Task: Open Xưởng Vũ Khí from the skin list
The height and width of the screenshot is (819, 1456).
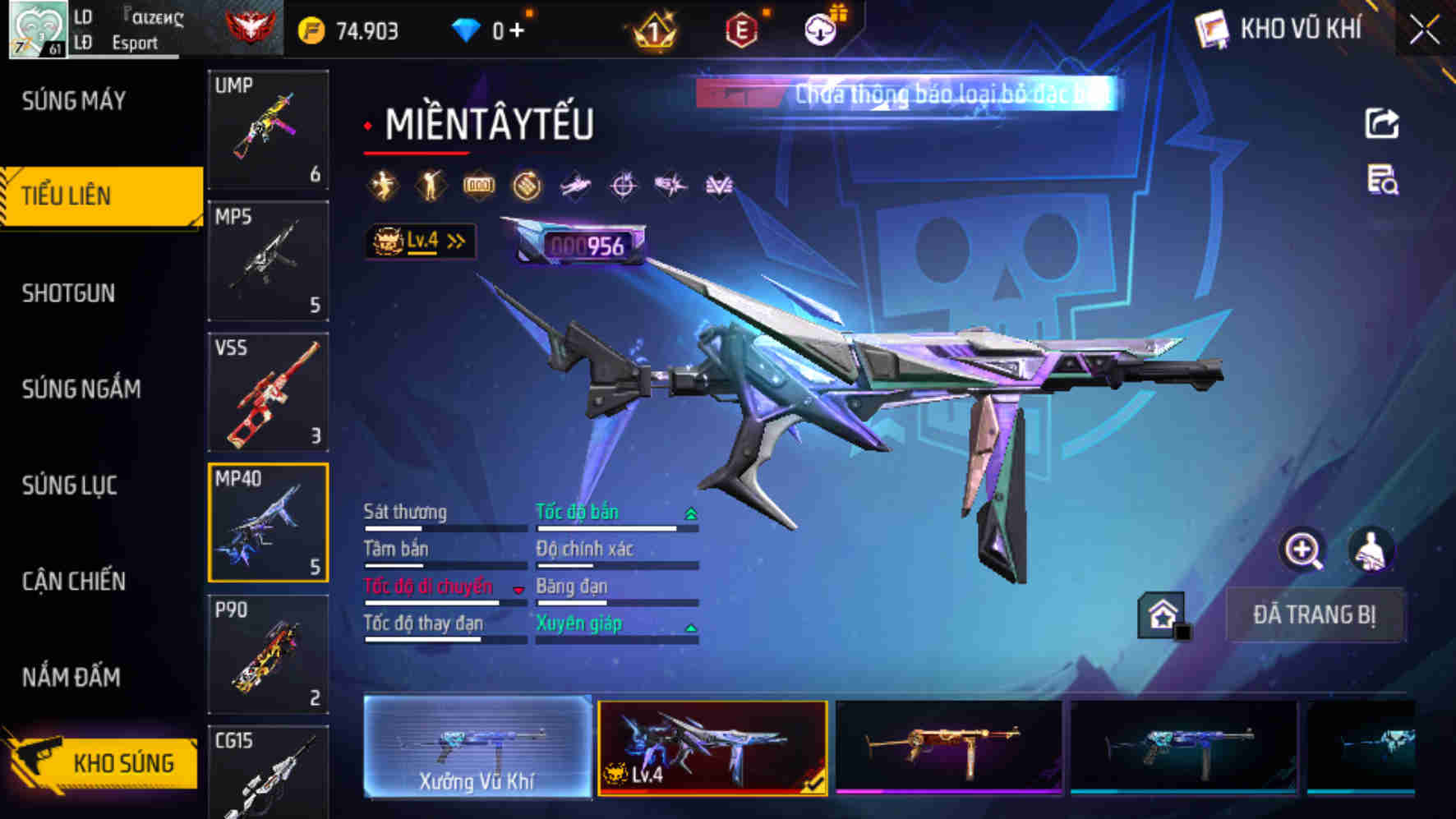Action: pyautogui.click(x=477, y=749)
